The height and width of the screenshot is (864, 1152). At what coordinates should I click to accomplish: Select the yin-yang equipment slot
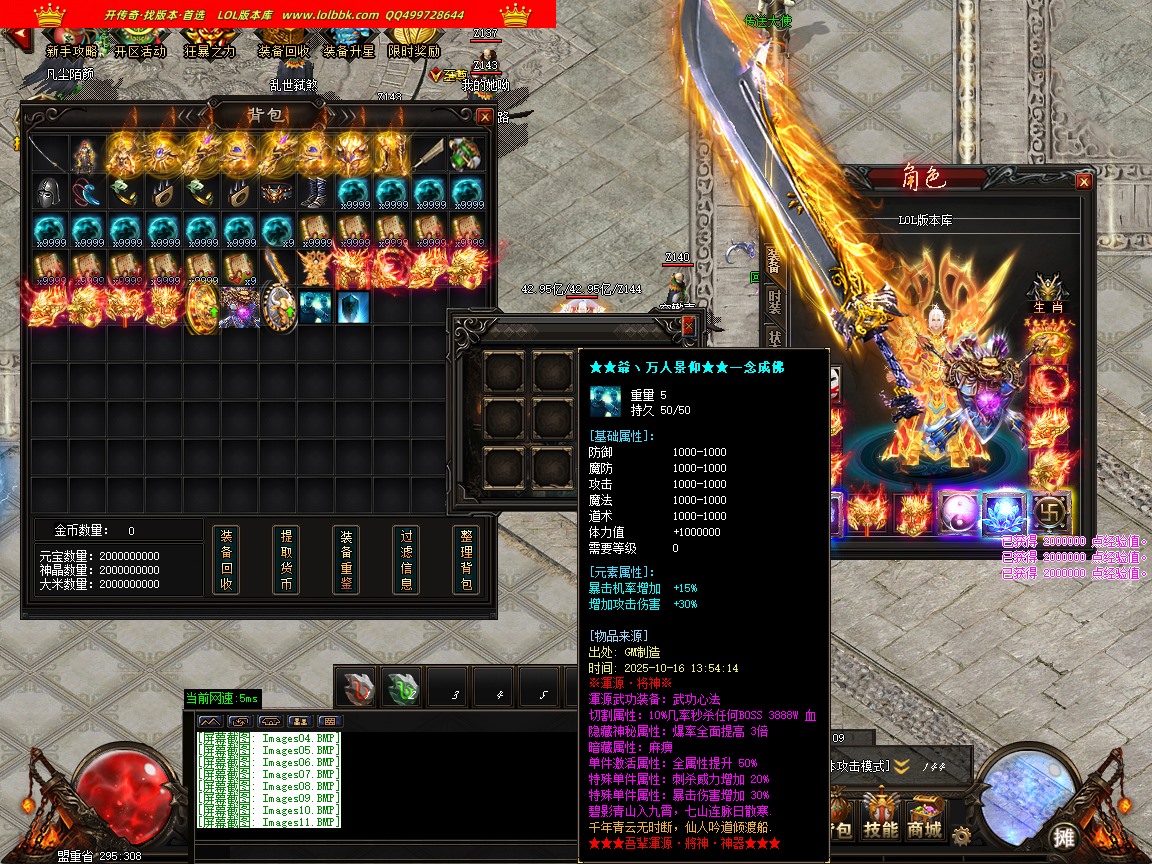tap(954, 513)
